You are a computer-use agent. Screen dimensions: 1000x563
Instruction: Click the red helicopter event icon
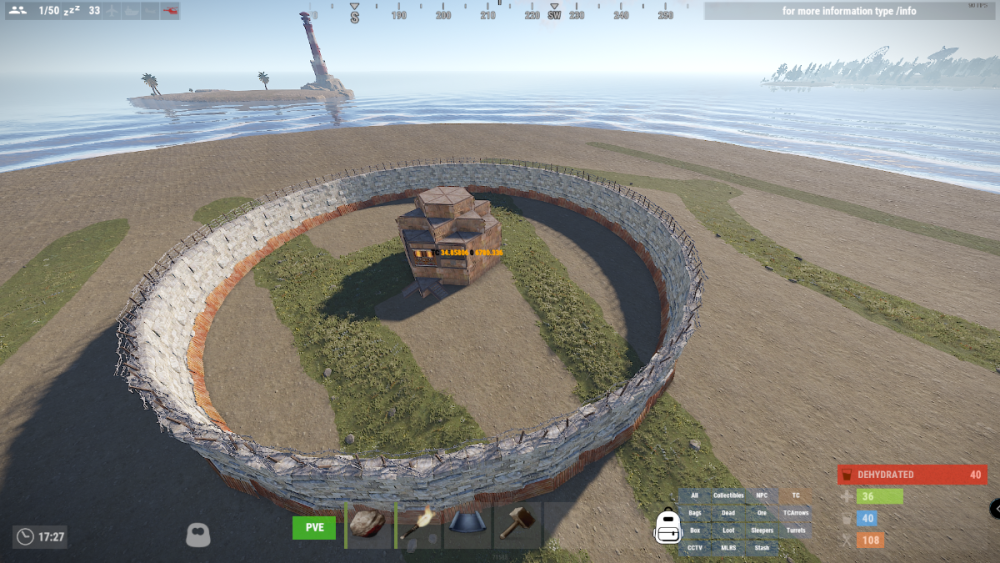tap(169, 10)
